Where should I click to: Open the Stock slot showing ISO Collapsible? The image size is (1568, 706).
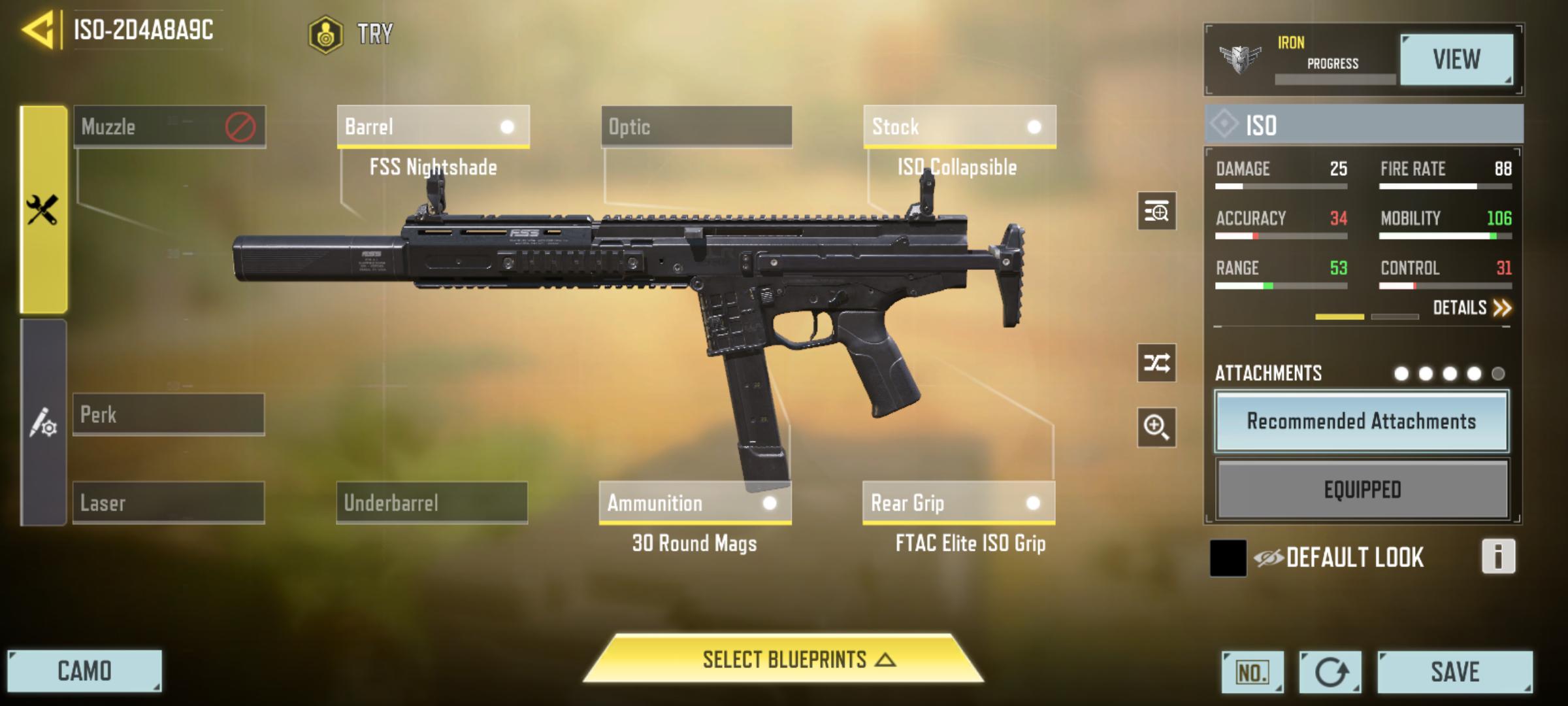pyautogui.click(x=960, y=127)
